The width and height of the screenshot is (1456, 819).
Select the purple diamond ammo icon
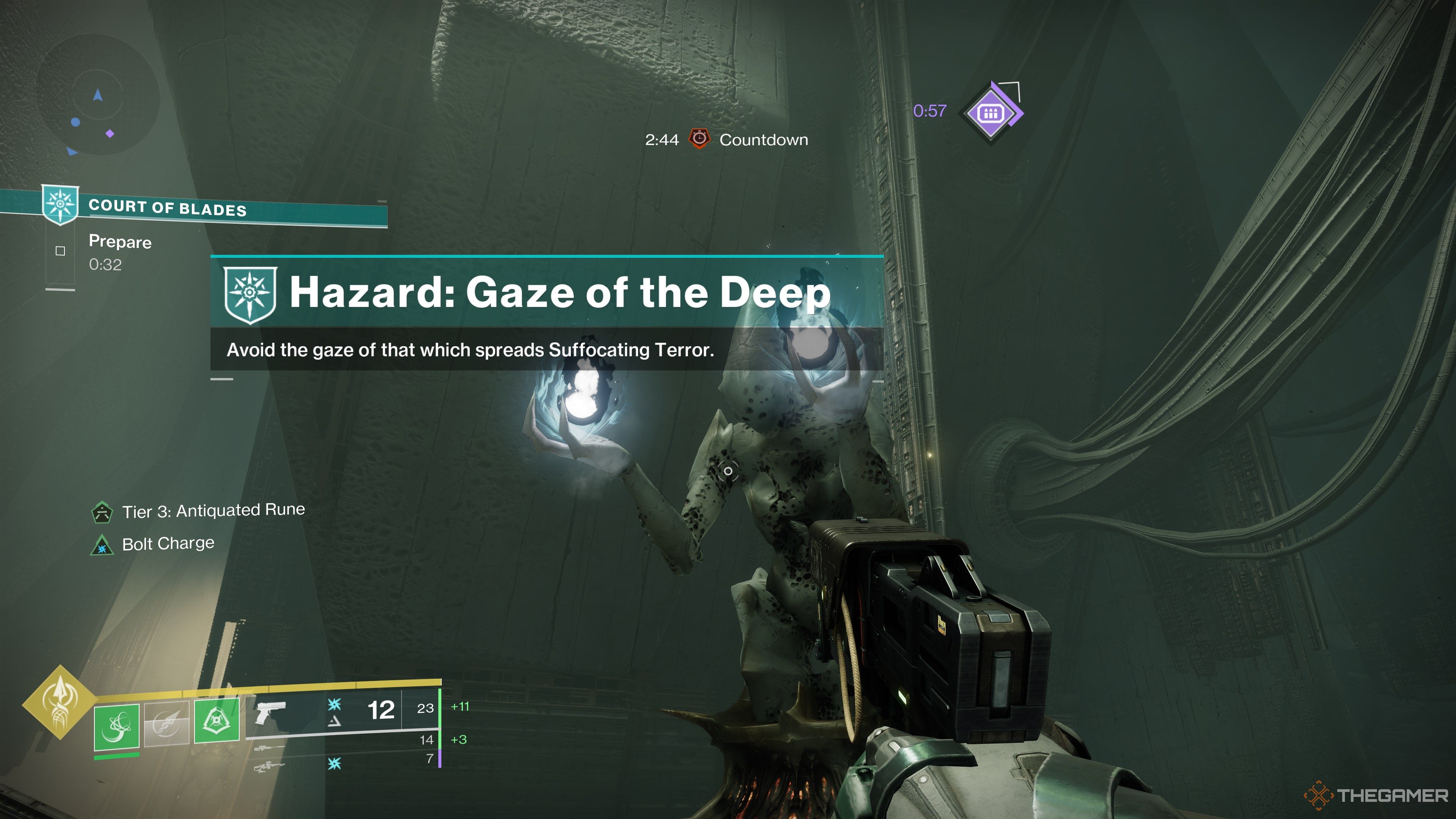click(992, 113)
